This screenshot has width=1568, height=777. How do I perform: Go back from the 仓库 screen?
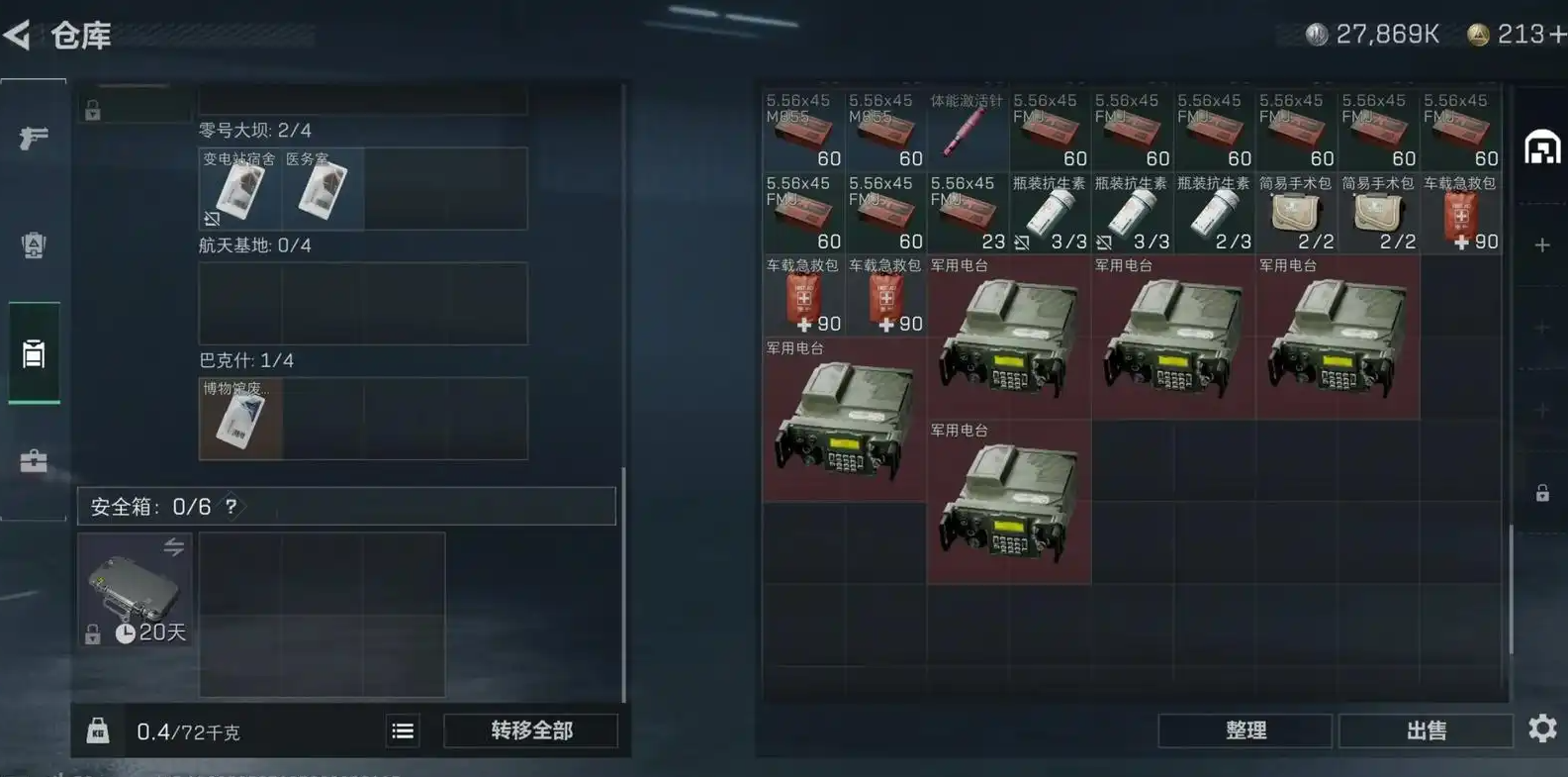point(18,36)
